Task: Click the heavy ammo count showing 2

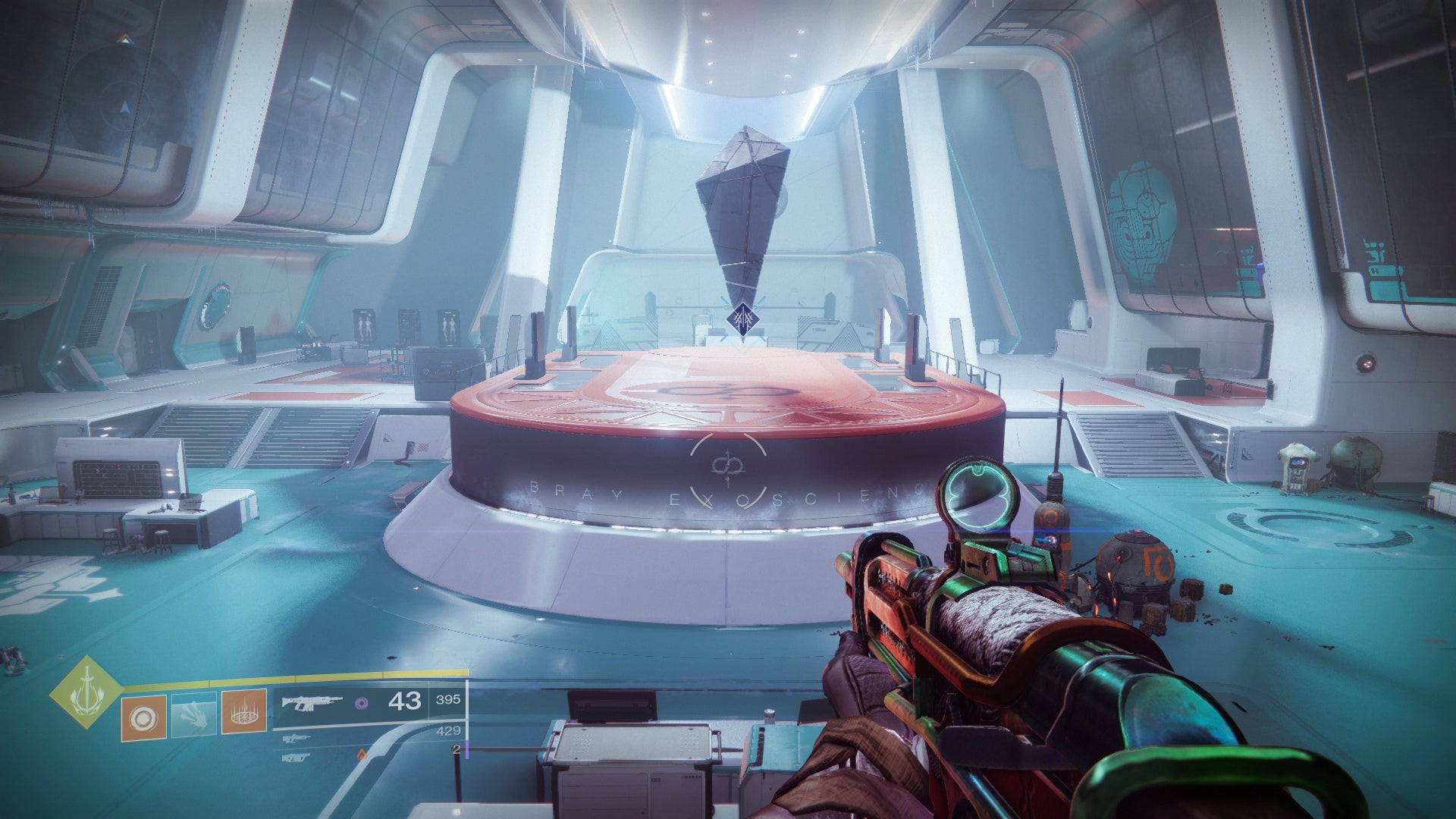Action: [x=453, y=748]
